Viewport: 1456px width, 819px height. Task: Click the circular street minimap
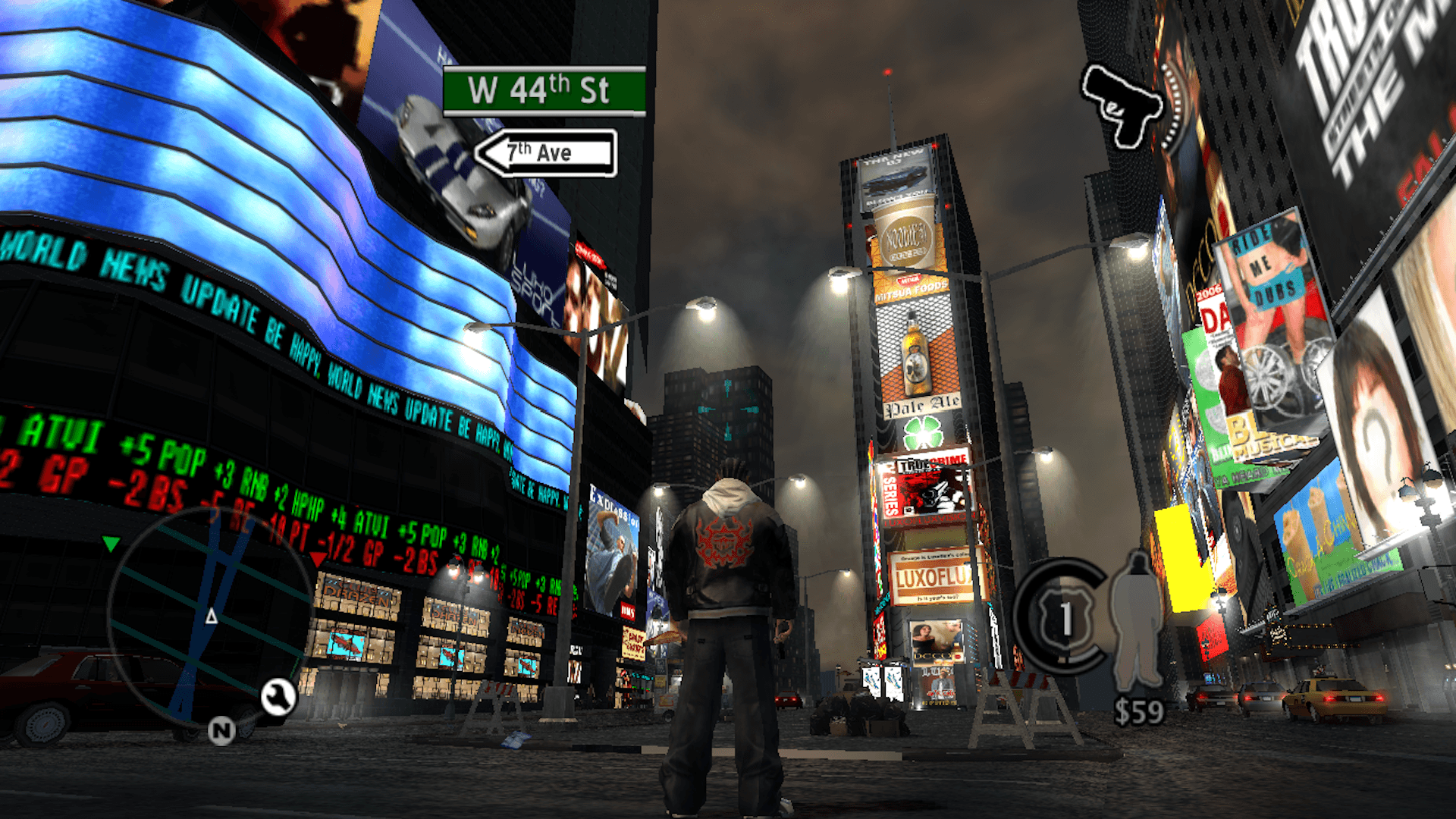tap(211, 616)
